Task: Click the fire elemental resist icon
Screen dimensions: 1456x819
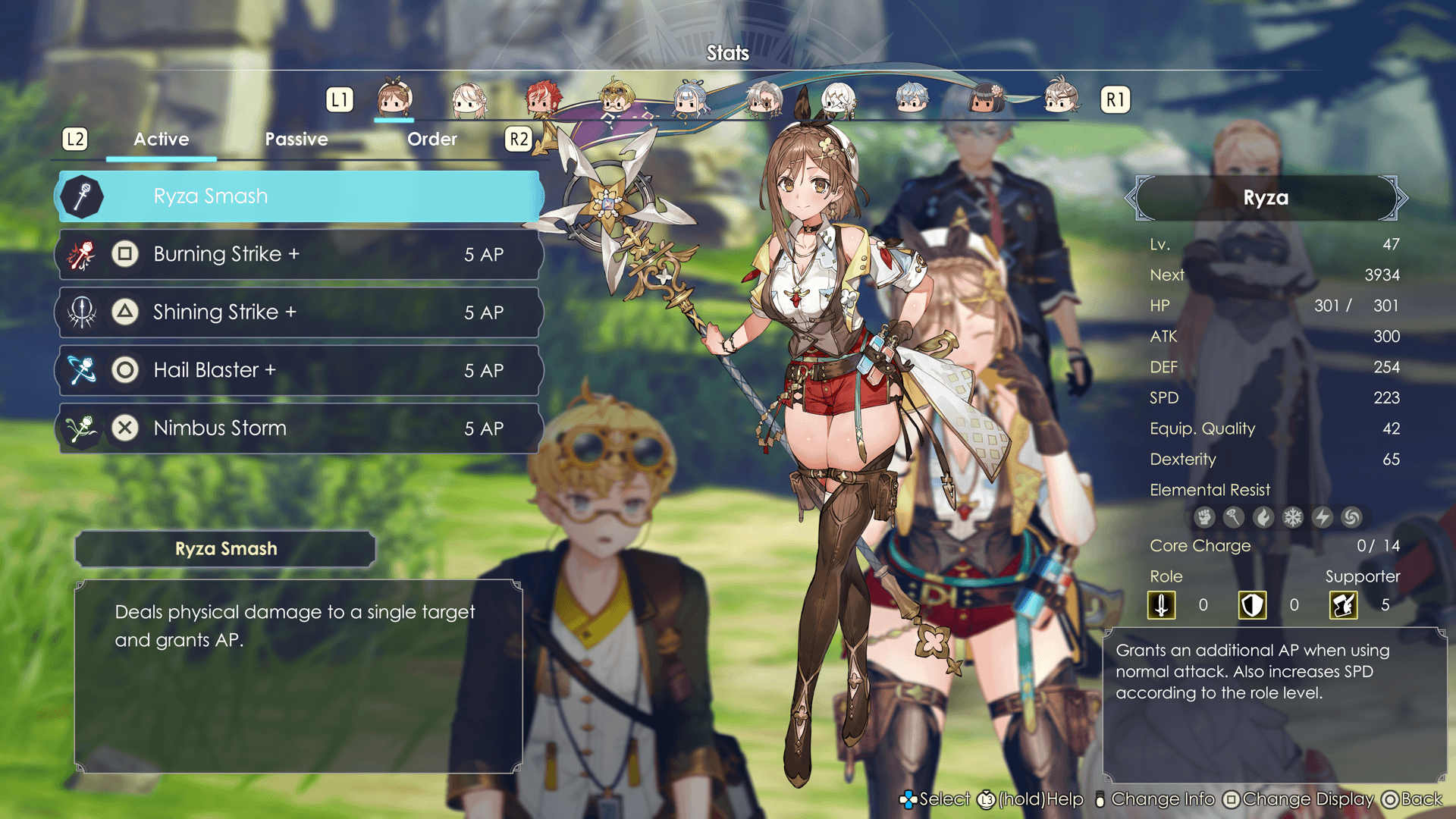Action: [x=1263, y=517]
